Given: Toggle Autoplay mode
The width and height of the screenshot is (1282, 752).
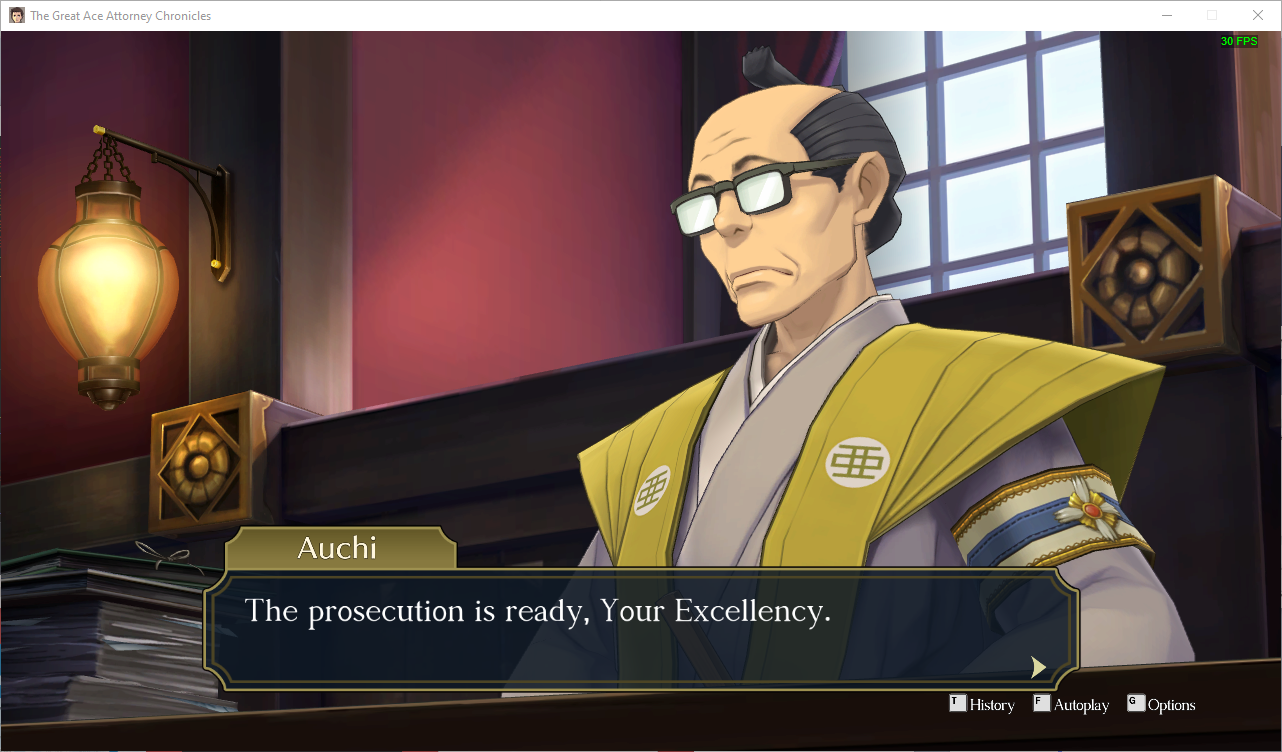Looking at the screenshot, I should (x=1071, y=705).
